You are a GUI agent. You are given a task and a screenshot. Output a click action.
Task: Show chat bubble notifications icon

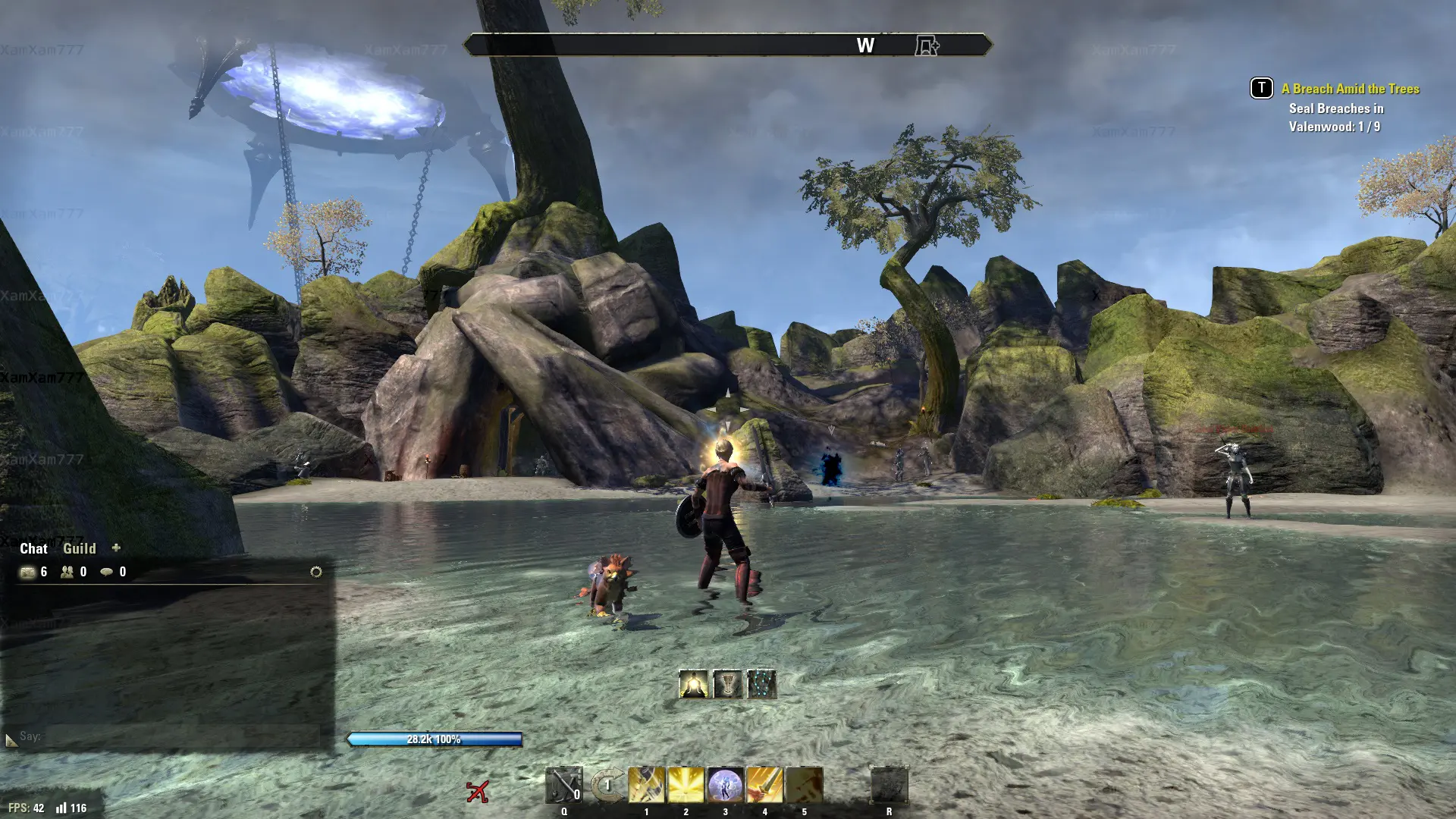[x=107, y=572]
